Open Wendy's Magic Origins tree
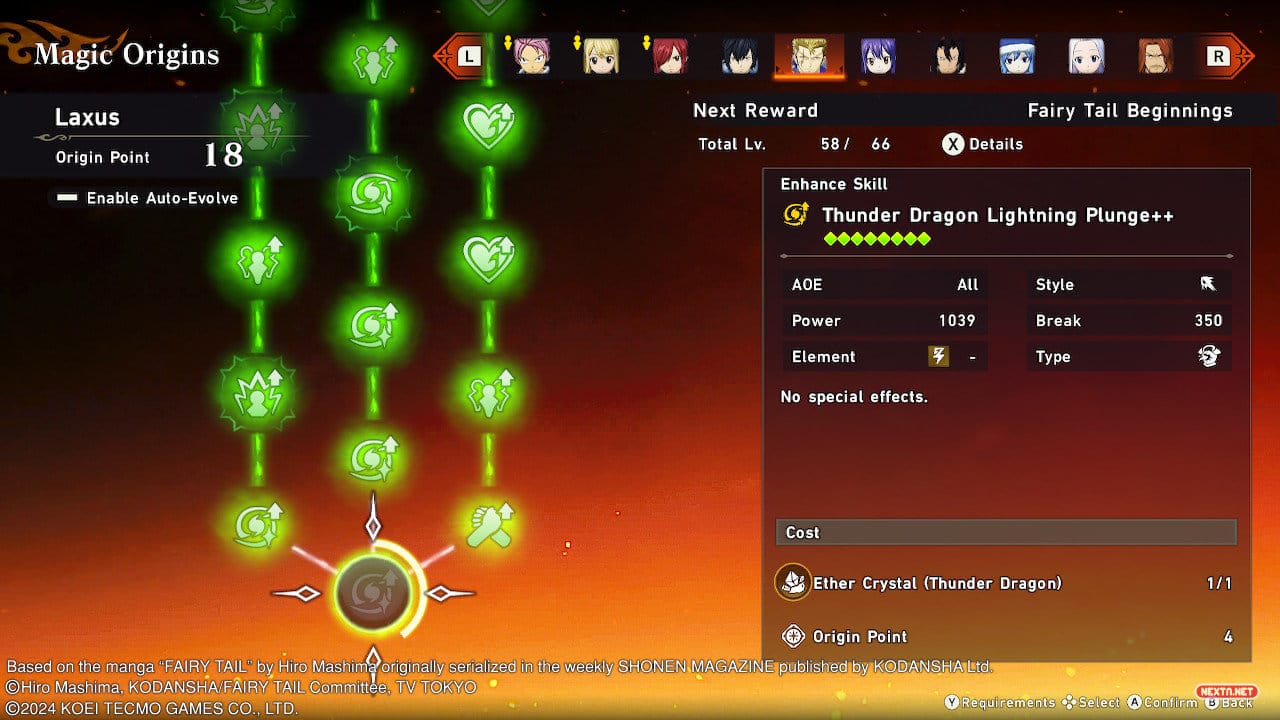Screen dimensions: 1280x720 pos(878,57)
